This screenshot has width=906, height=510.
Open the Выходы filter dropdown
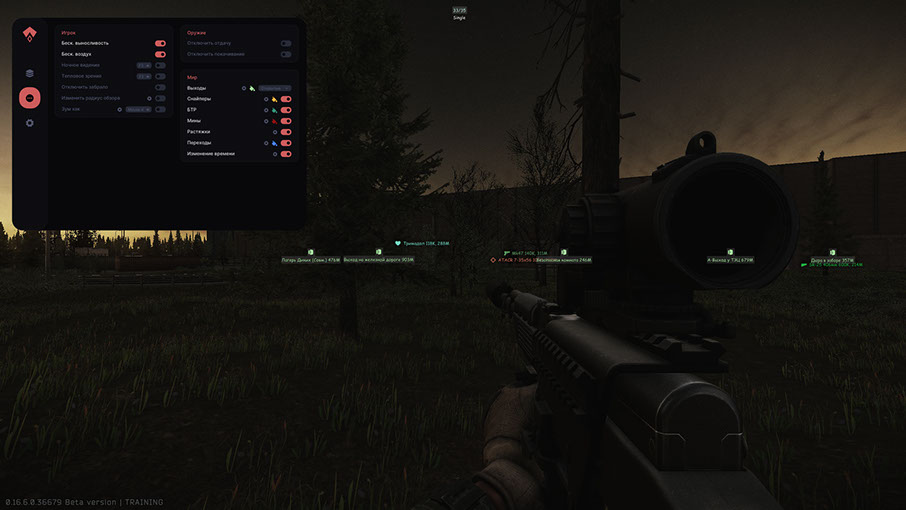(x=275, y=88)
